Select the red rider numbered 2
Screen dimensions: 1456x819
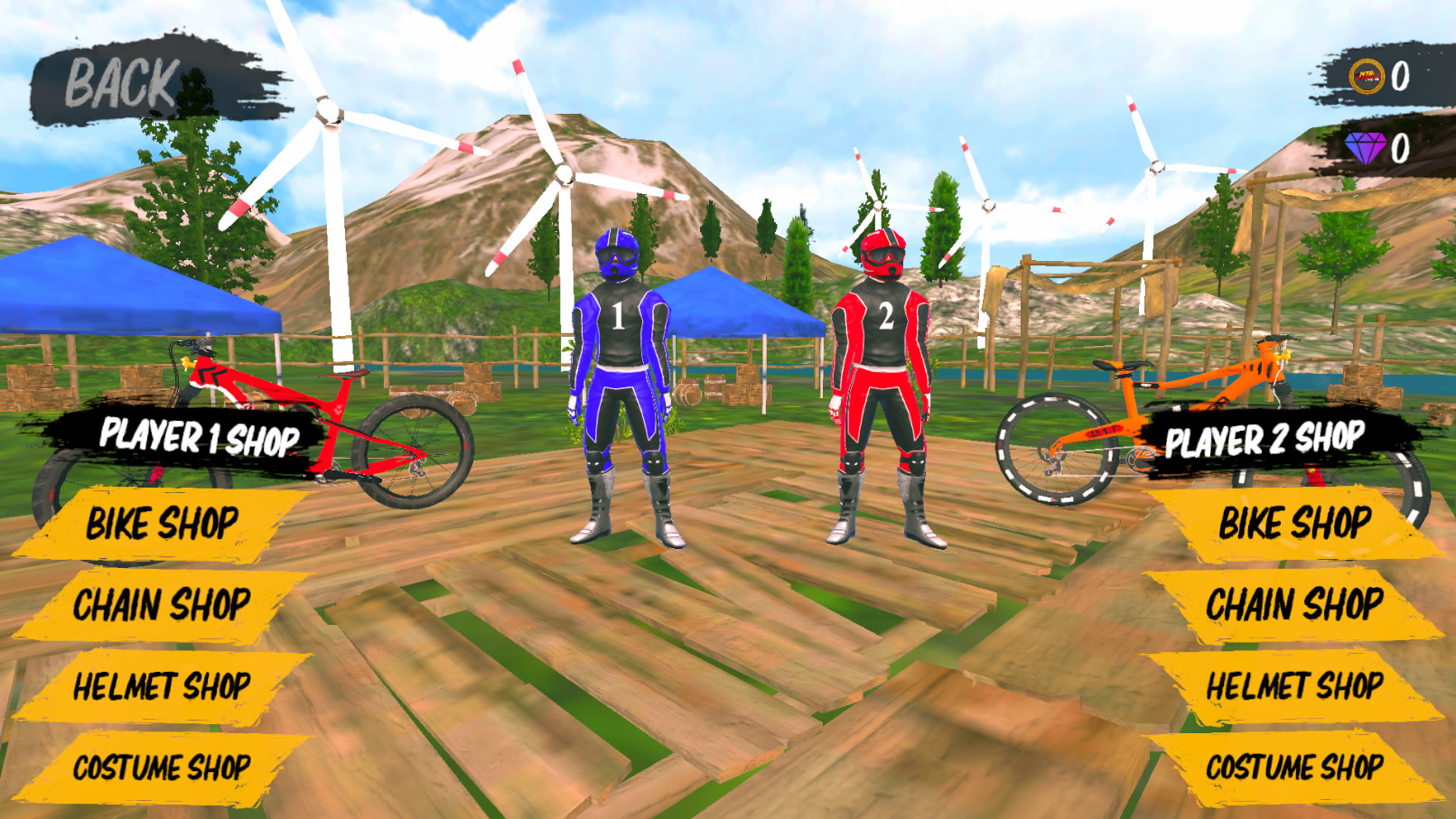point(881,379)
